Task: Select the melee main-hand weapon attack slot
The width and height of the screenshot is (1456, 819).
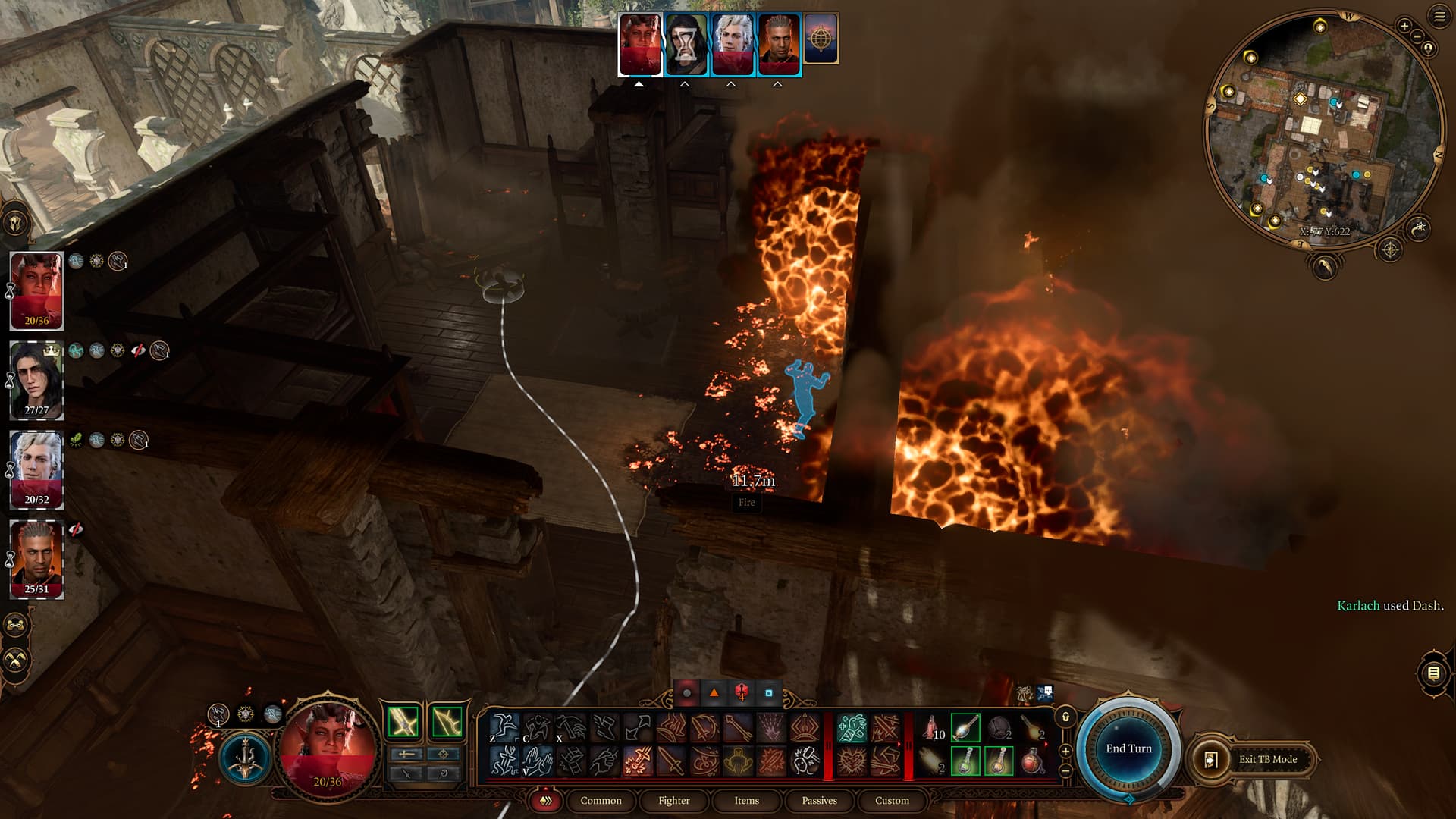Action: (403, 721)
